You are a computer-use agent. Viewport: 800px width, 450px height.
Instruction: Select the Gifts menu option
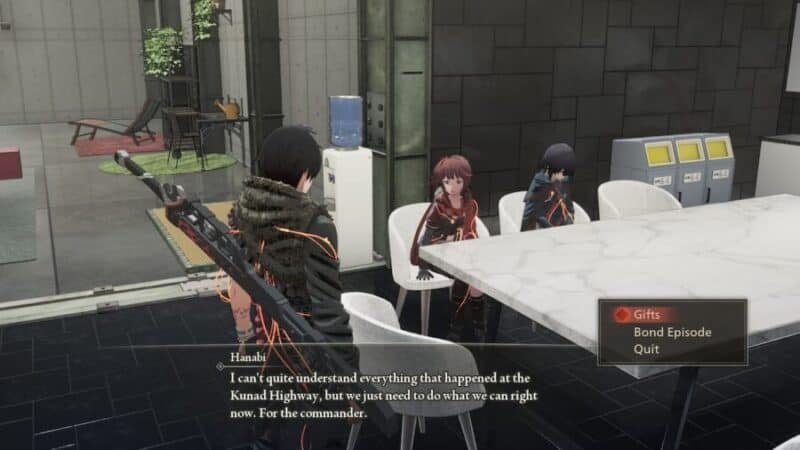pos(646,314)
